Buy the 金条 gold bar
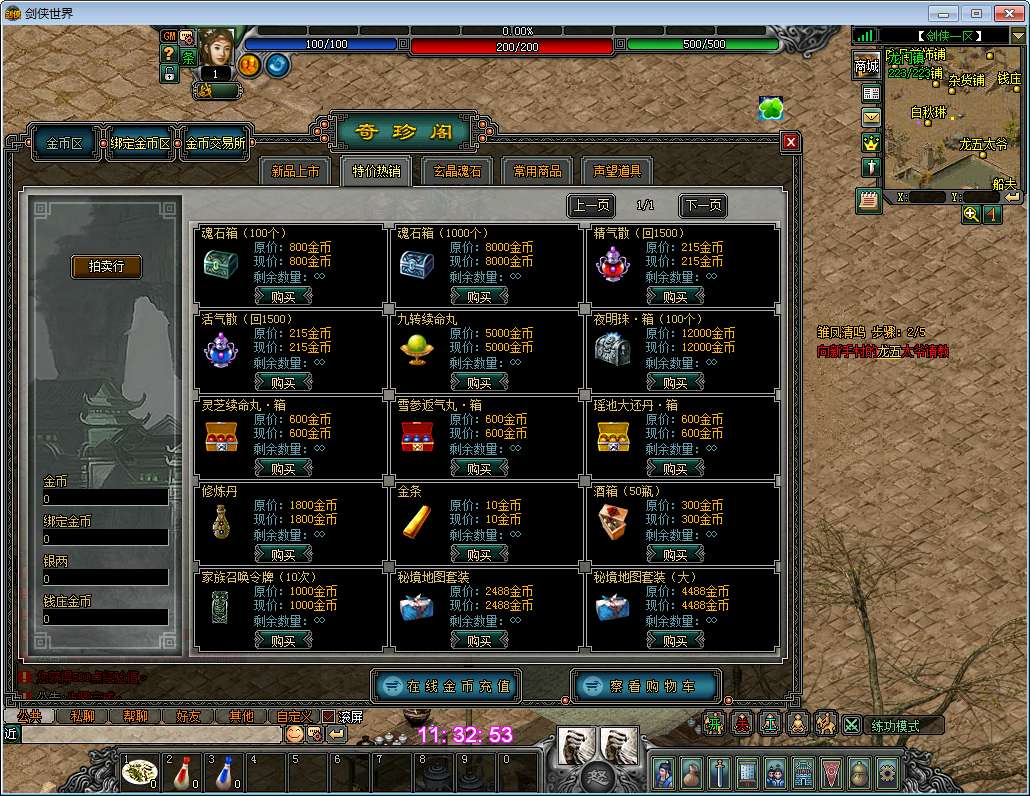1030x796 pixels. coord(479,554)
